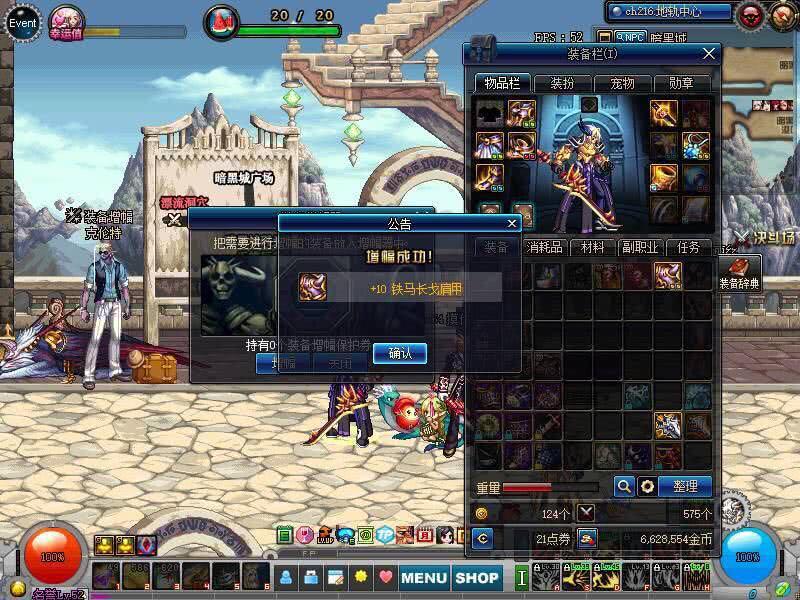Switch to the 宠物 pet tab
This screenshot has height=600, width=800.
pos(622,83)
